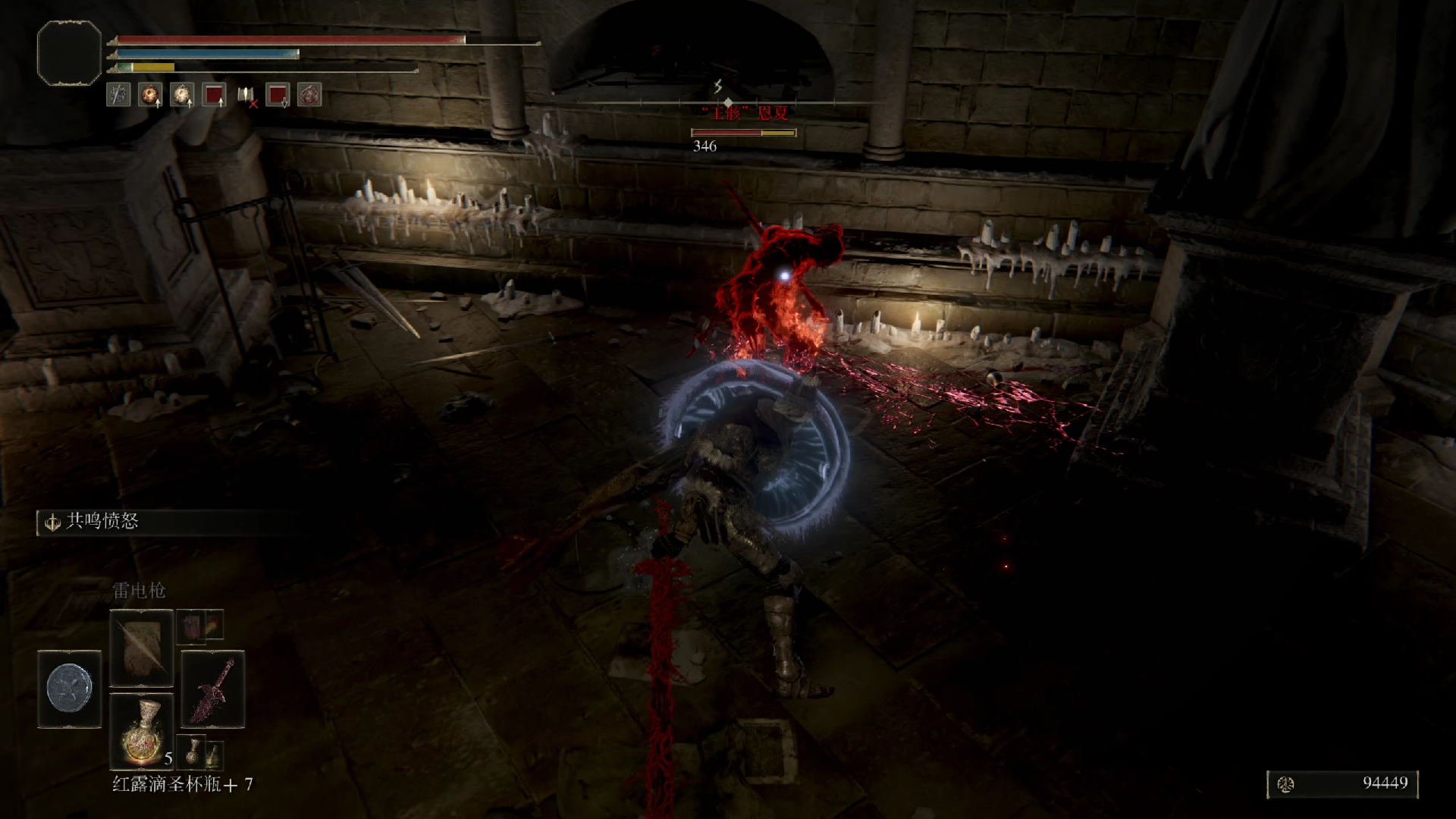Inspect the orange fiery orb buff icon
The height and width of the screenshot is (819, 1456).
pos(150,95)
